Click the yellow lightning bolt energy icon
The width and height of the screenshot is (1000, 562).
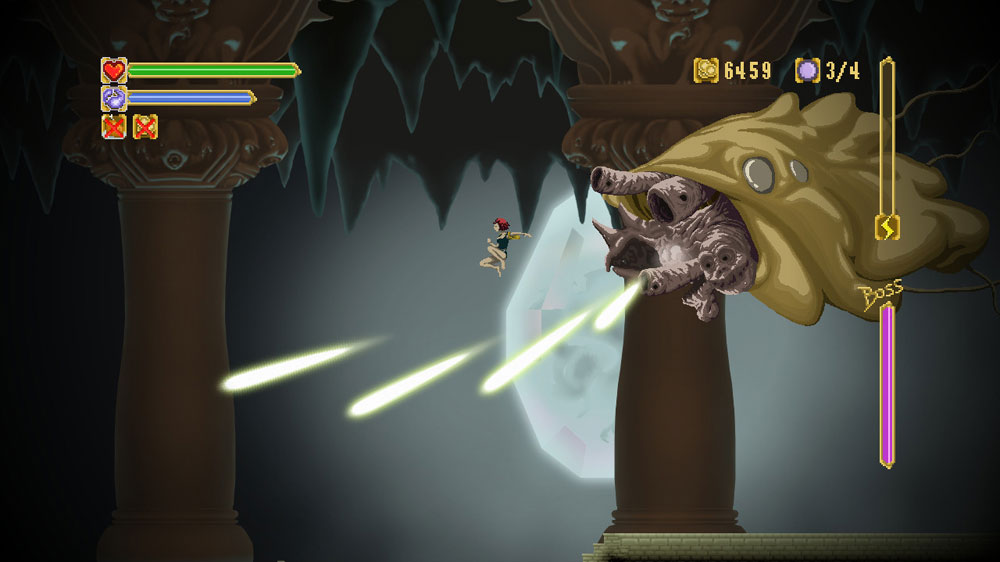[x=887, y=228]
